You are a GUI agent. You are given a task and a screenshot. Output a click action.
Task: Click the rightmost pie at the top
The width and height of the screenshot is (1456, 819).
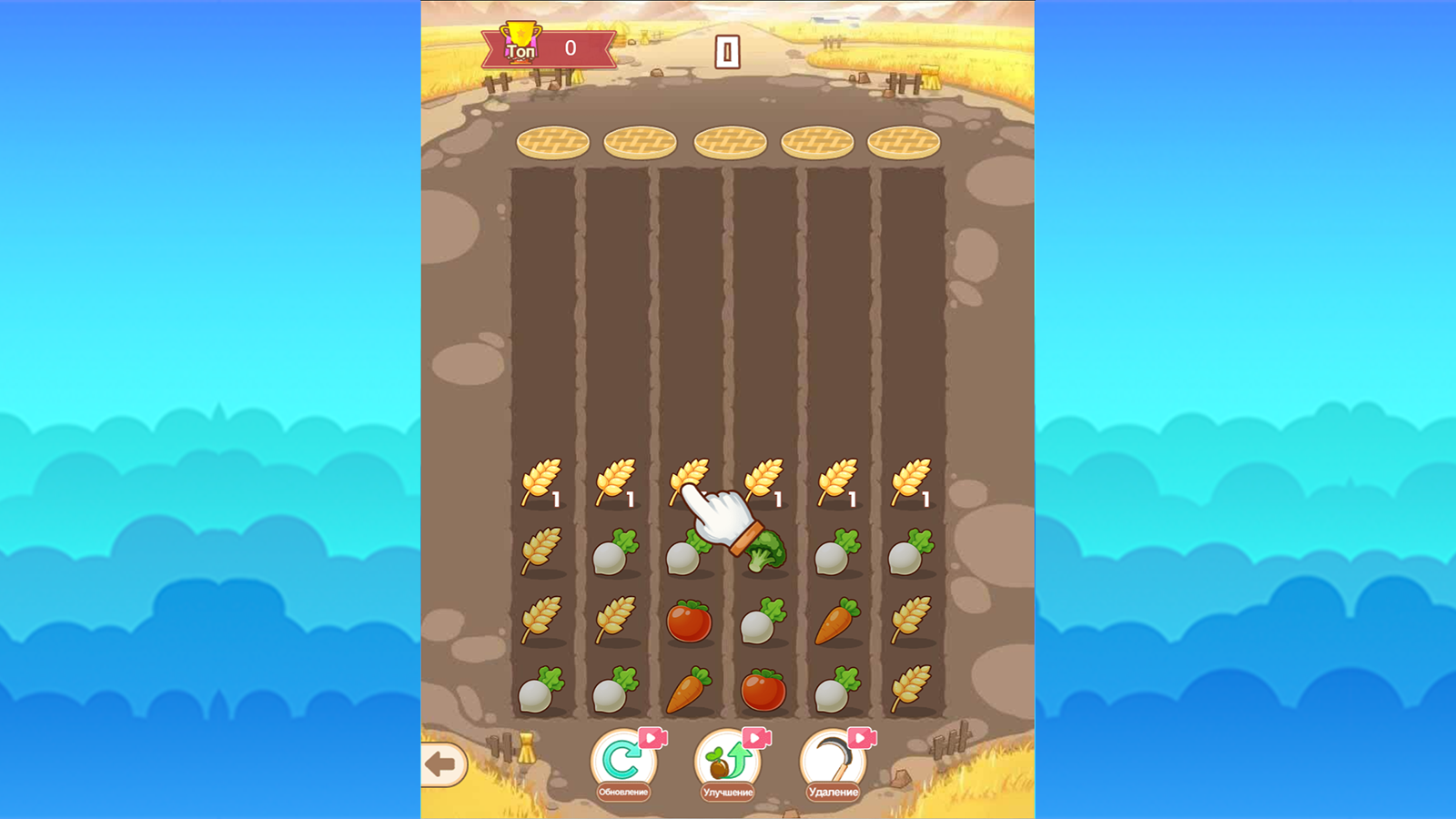tap(903, 141)
